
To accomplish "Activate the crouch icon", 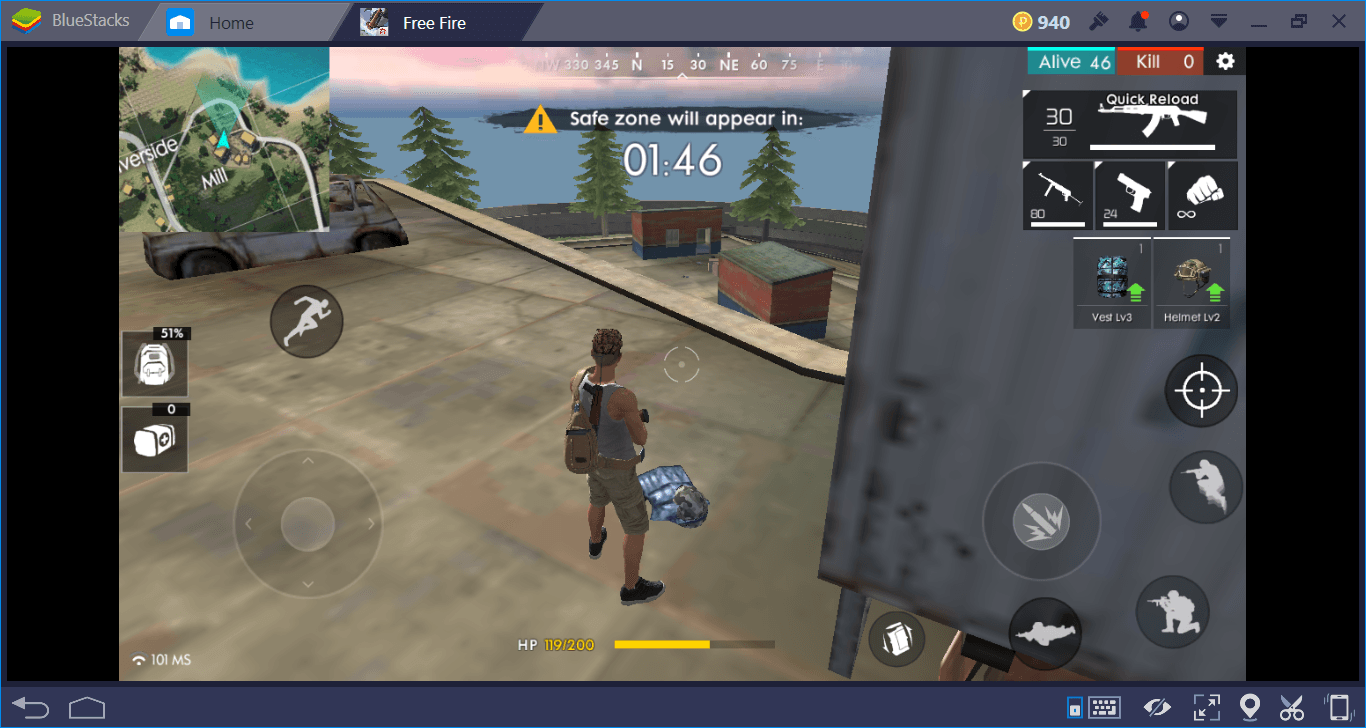I will pos(1172,611).
